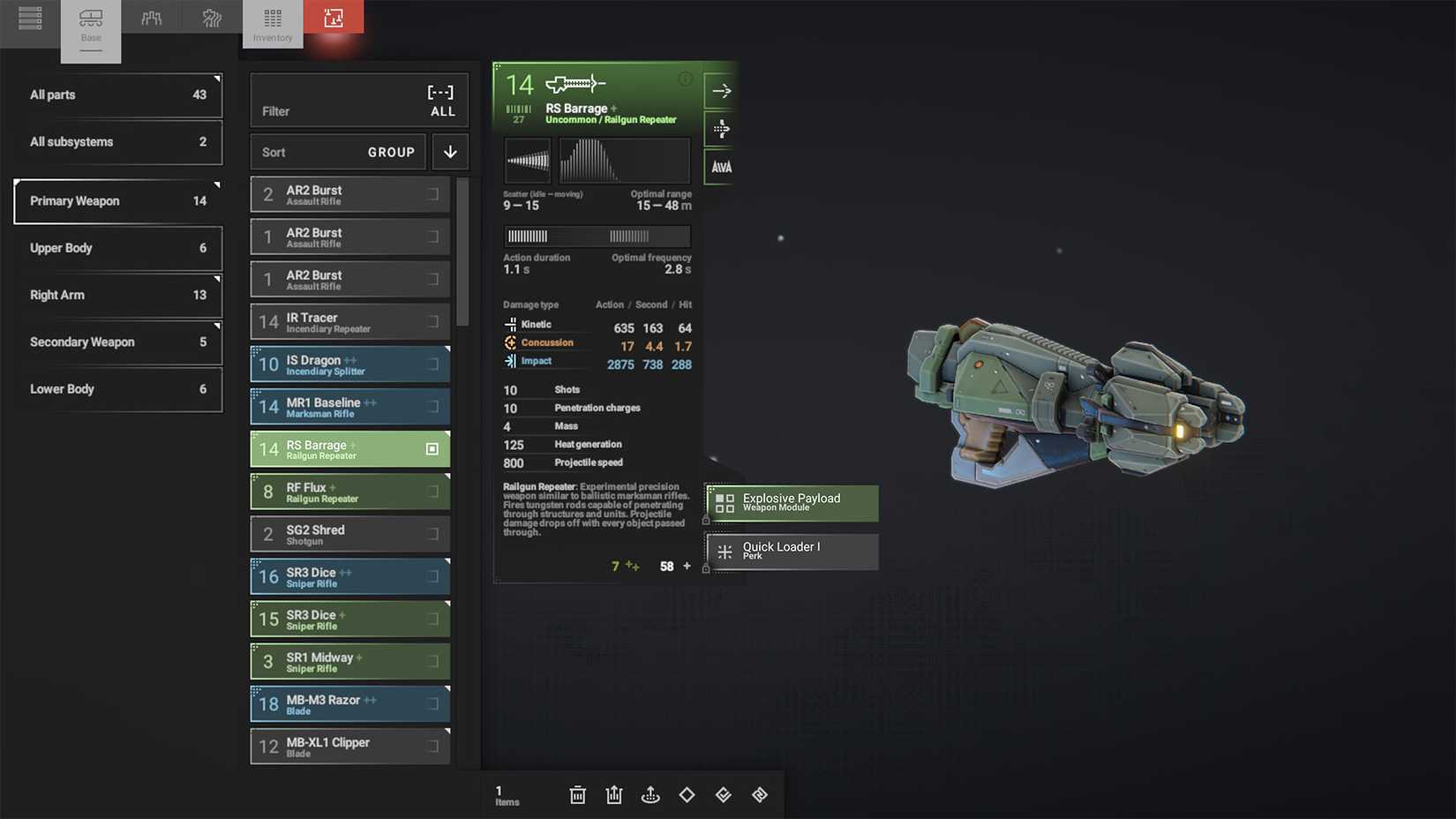1456x819 pixels.
Task: Click the Explosive Payload weapon module
Action: click(791, 503)
